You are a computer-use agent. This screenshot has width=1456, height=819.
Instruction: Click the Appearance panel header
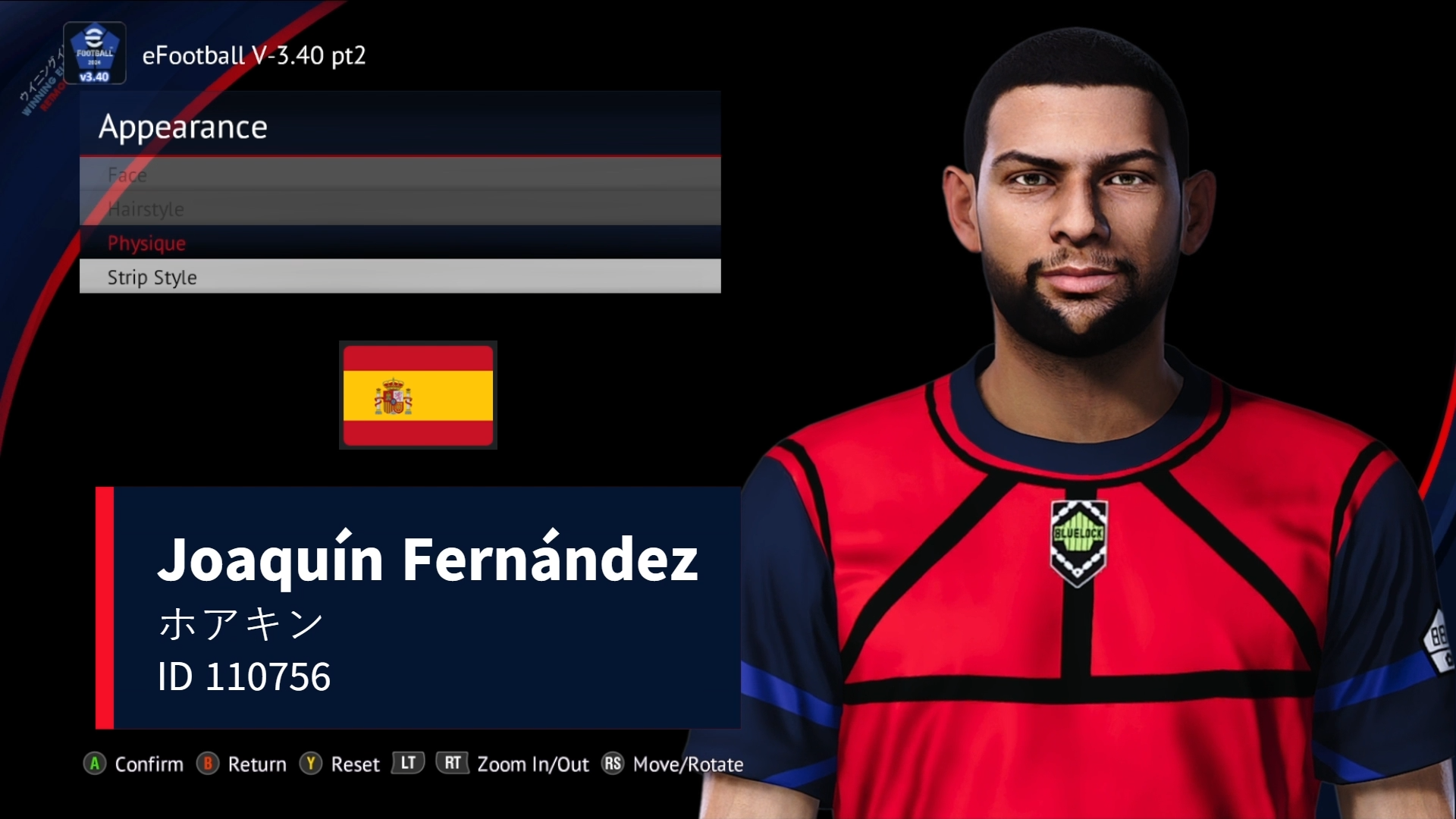(184, 127)
